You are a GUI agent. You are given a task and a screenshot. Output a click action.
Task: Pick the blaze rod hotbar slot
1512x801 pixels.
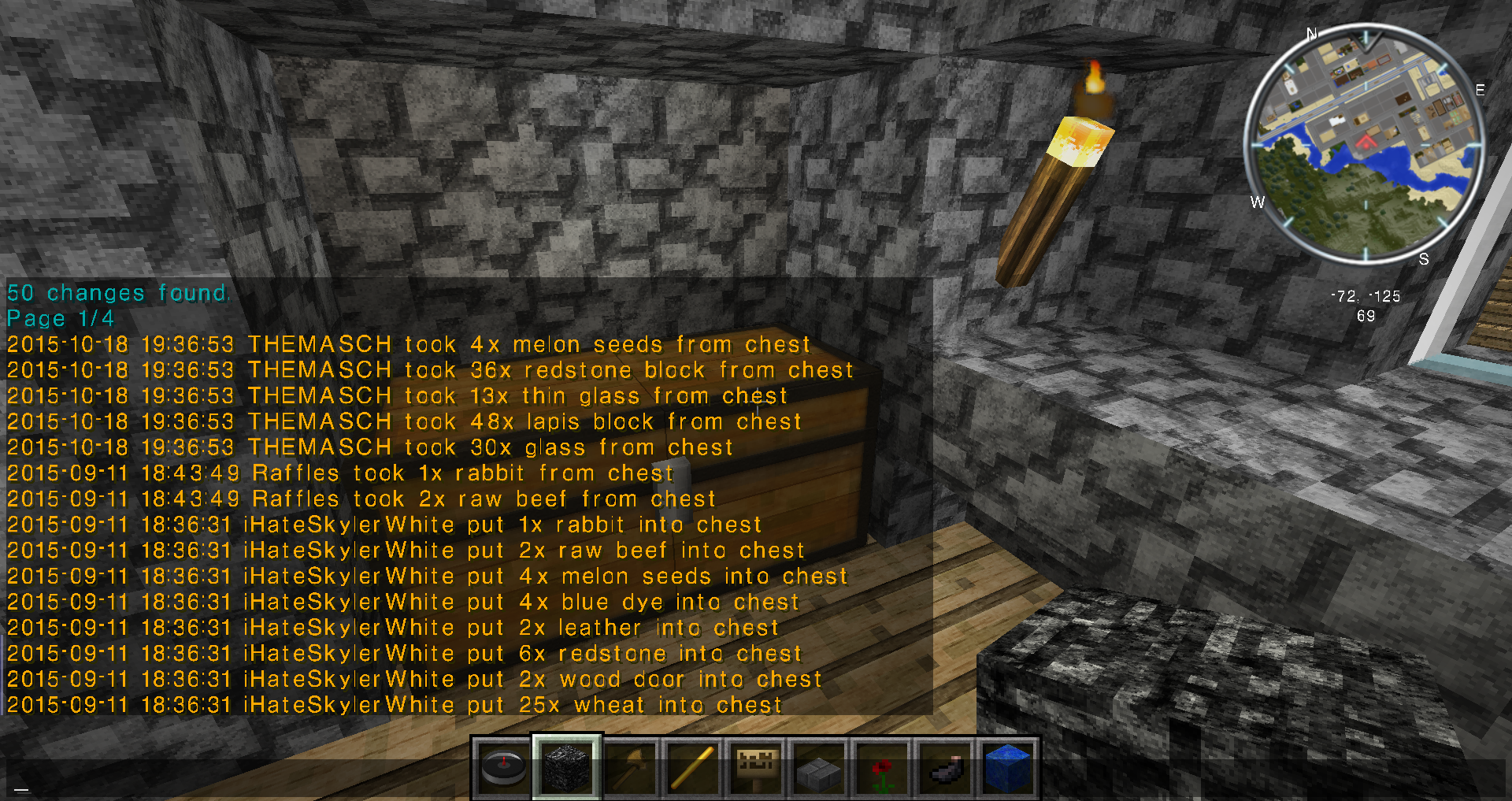click(x=693, y=768)
